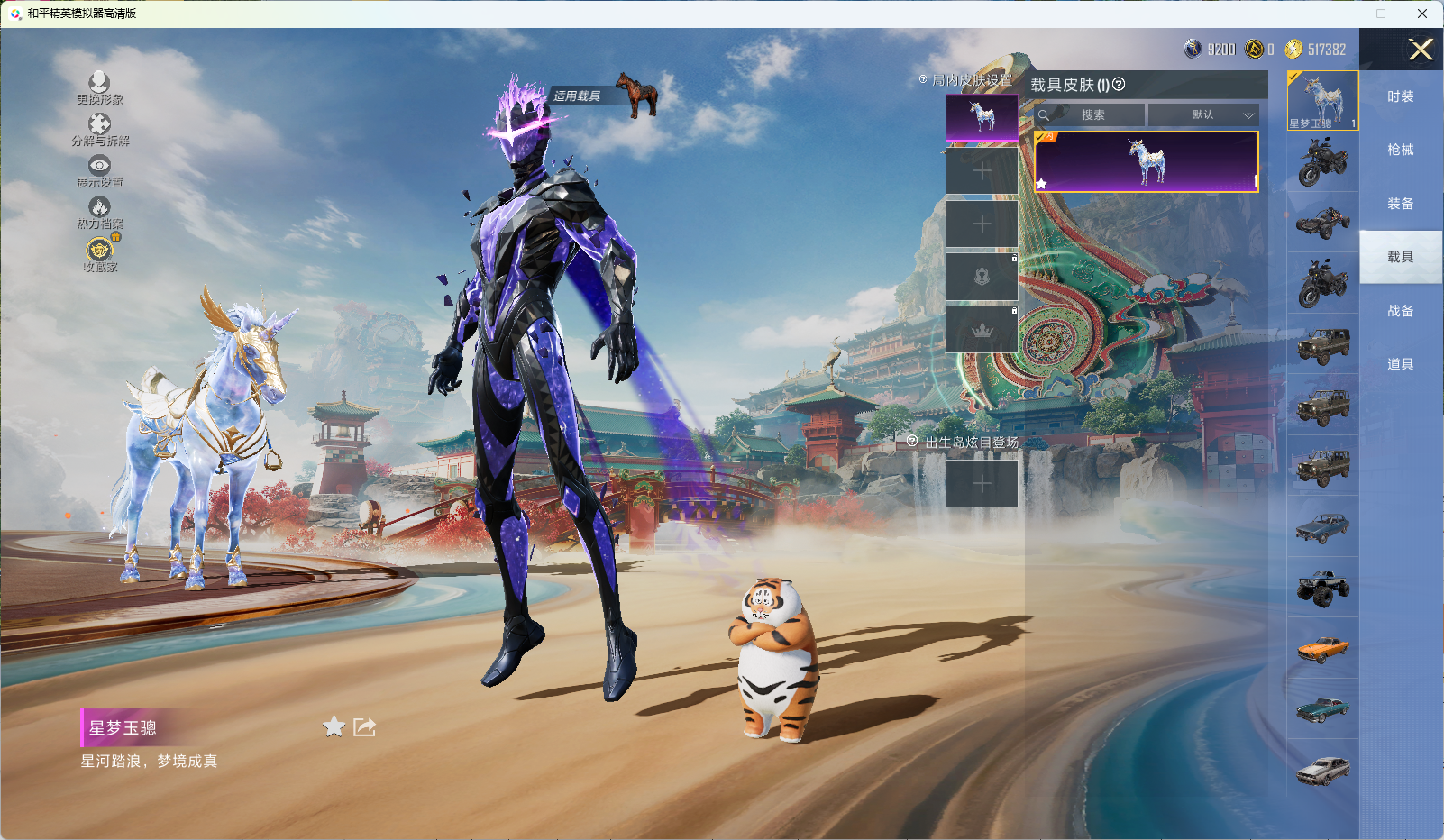Favorite the skin with the star icon
Image resolution: width=1444 pixels, height=840 pixels.
tap(334, 726)
